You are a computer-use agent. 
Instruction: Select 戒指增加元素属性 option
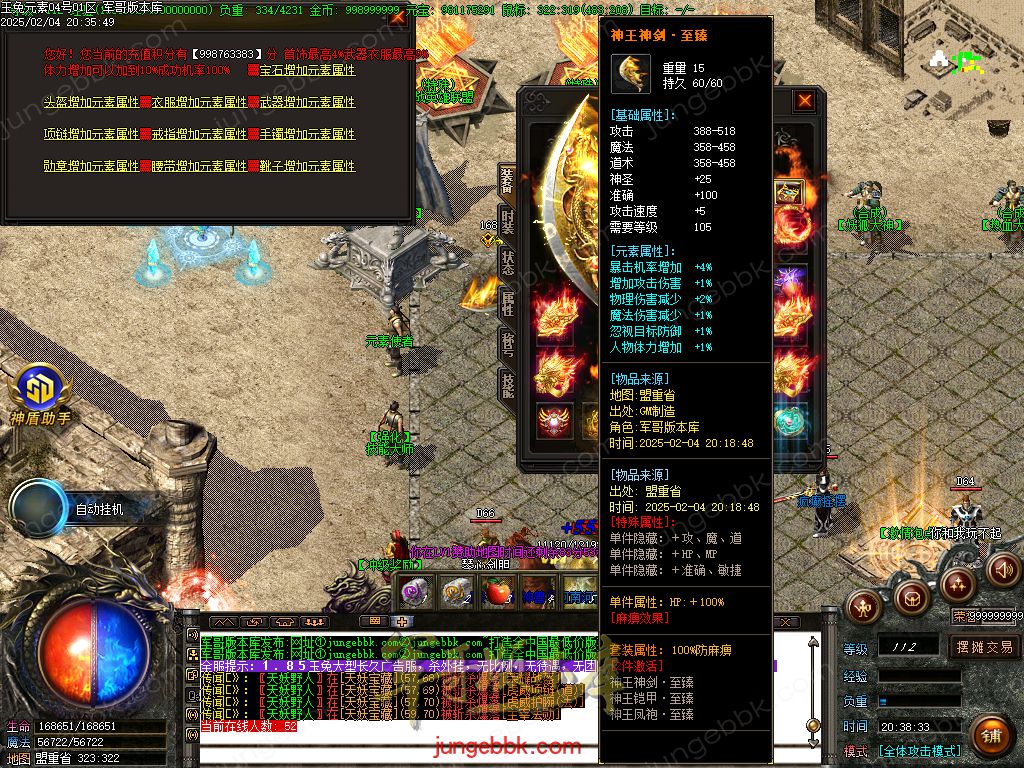point(199,134)
